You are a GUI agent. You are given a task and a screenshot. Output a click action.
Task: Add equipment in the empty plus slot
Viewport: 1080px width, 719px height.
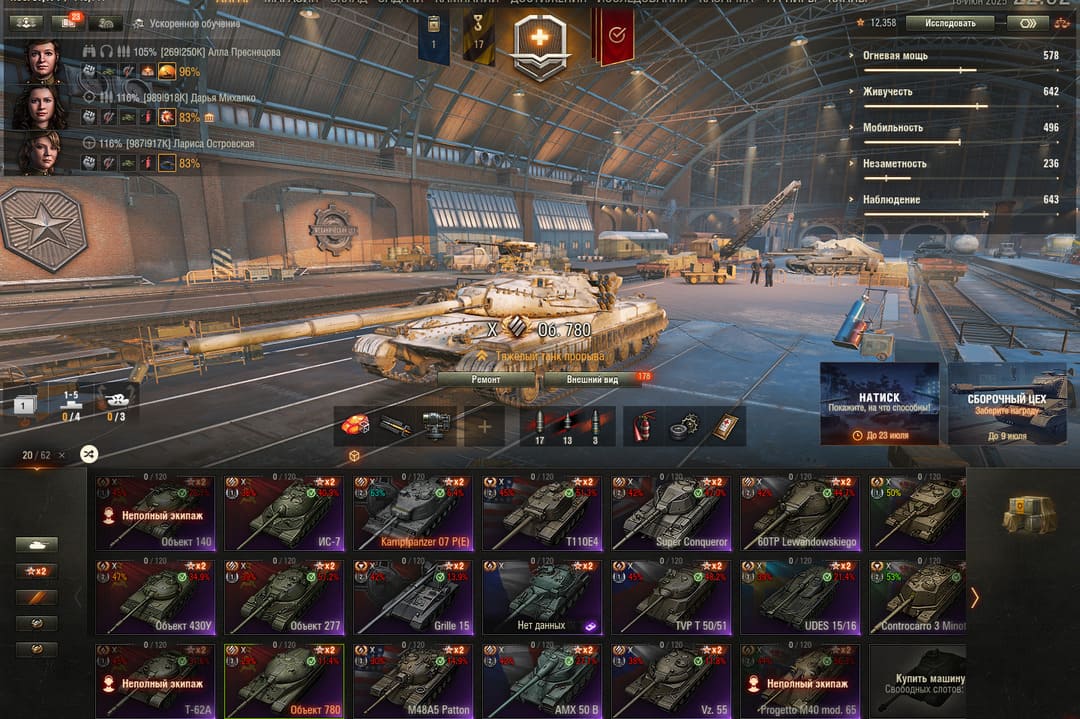point(484,427)
